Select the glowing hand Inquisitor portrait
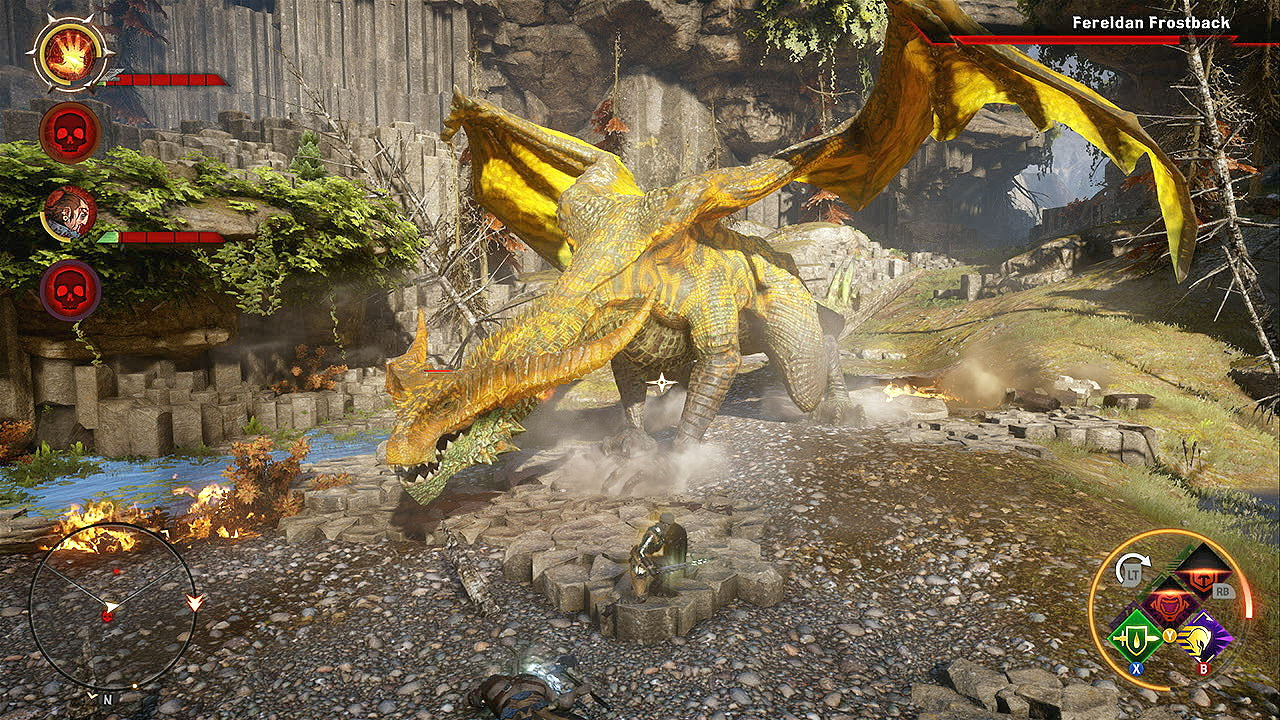 [x=69, y=53]
